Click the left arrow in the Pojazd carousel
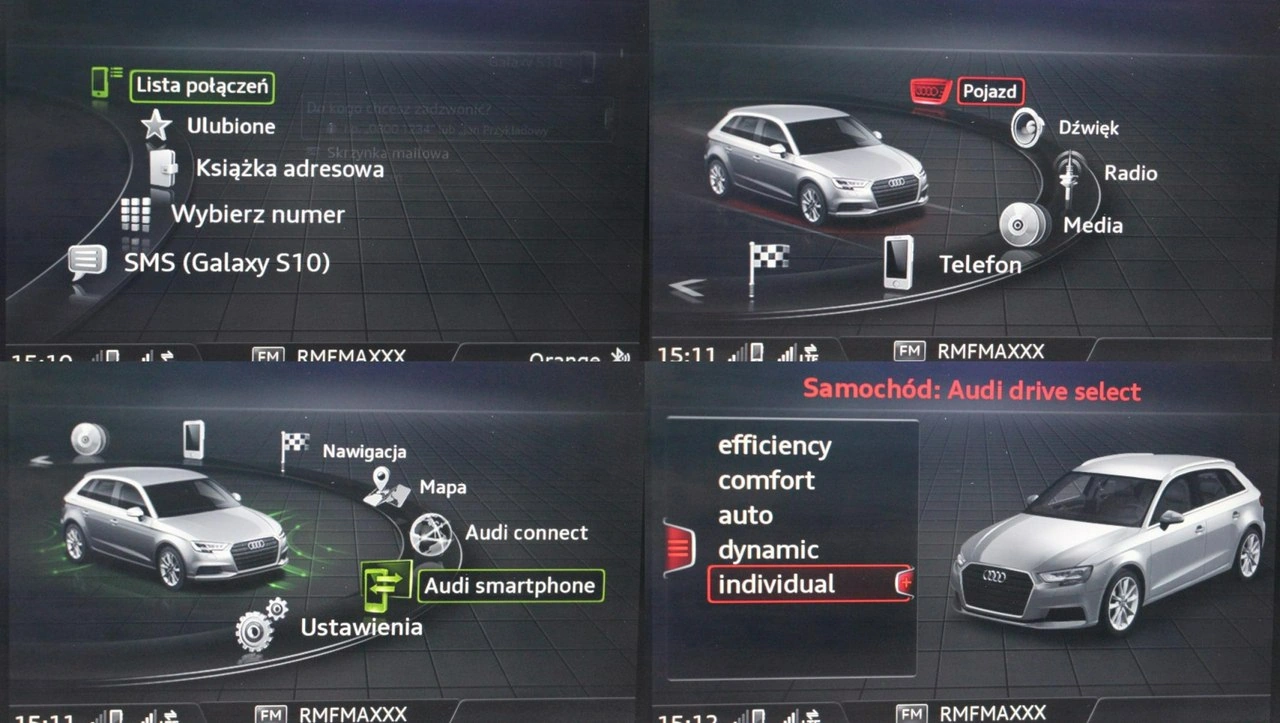The image size is (1280, 723). (684, 289)
